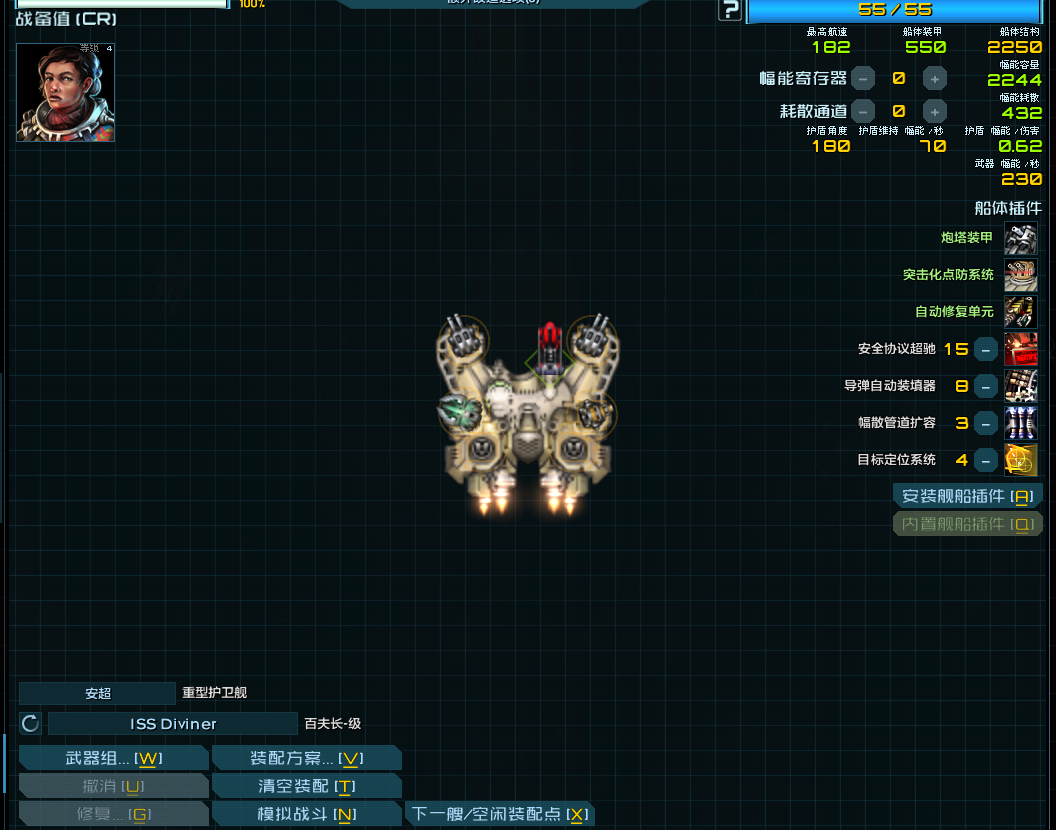Viewport: 1056px width, 830px height.
Task: Increase 耗散通道 with its plus button
Action: (x=934, y=111)
